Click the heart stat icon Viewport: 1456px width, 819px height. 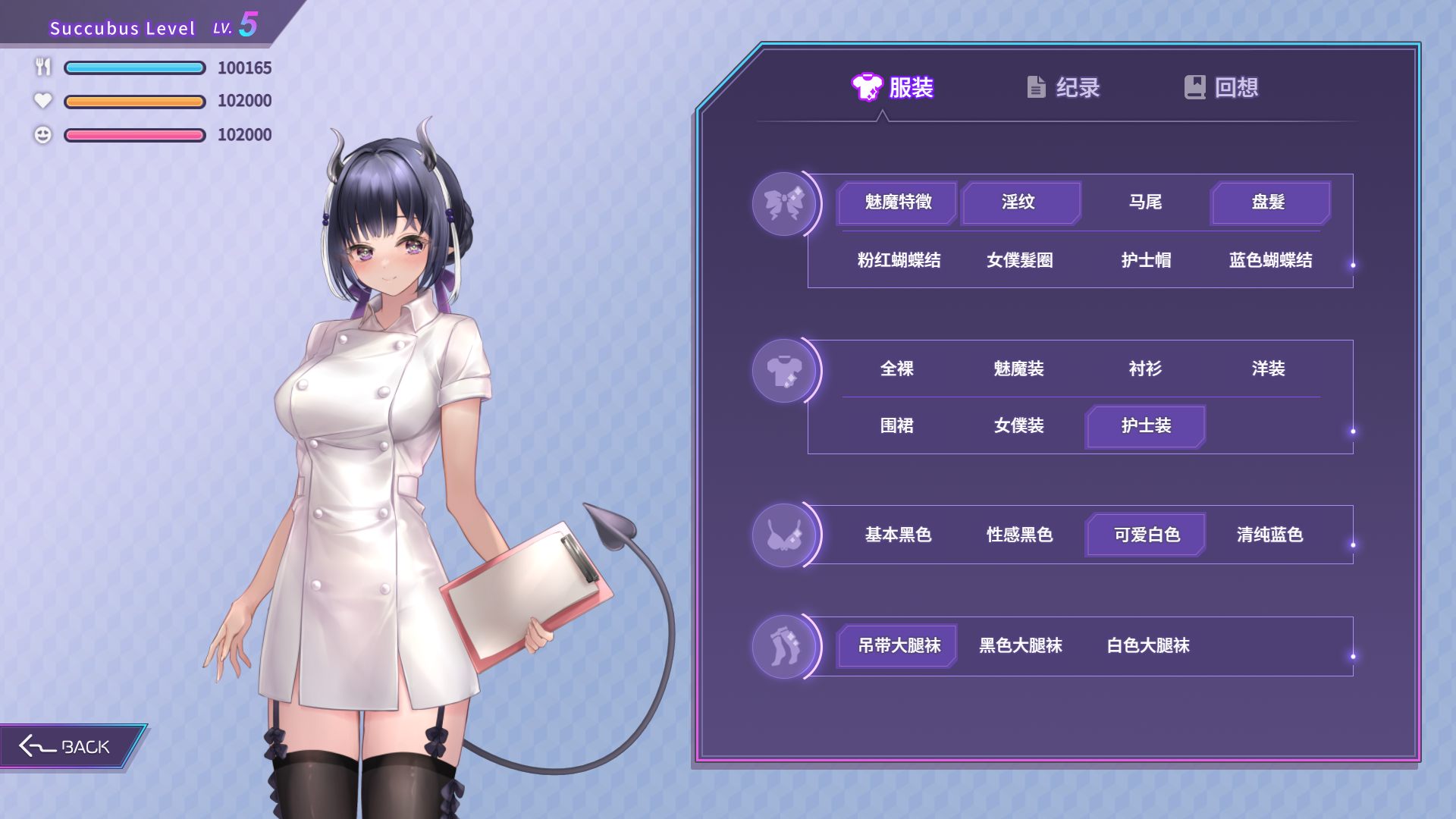(x=42, y=101)
